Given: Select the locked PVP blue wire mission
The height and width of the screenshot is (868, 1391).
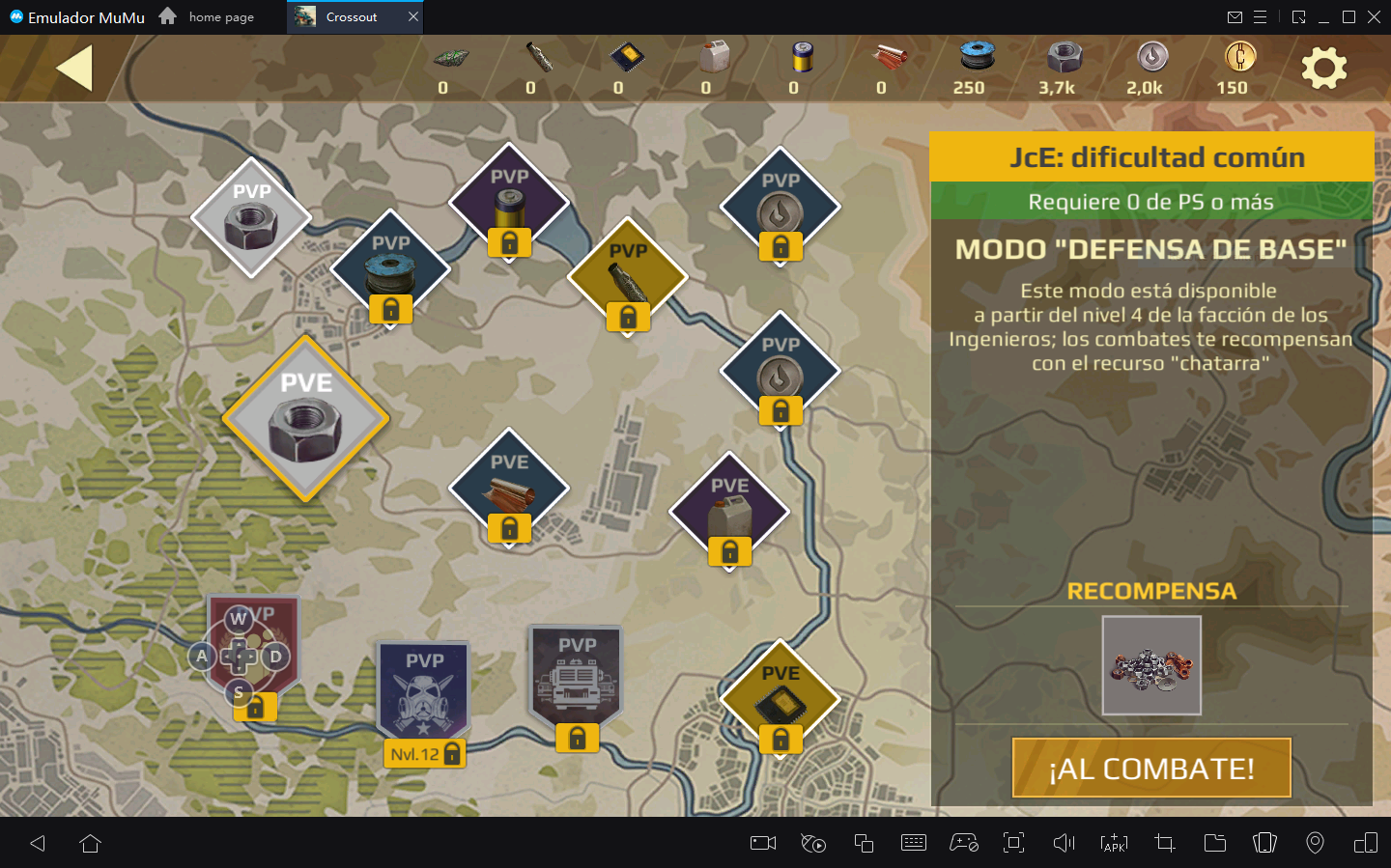Looking at the screenshot, I should (390, 267).
